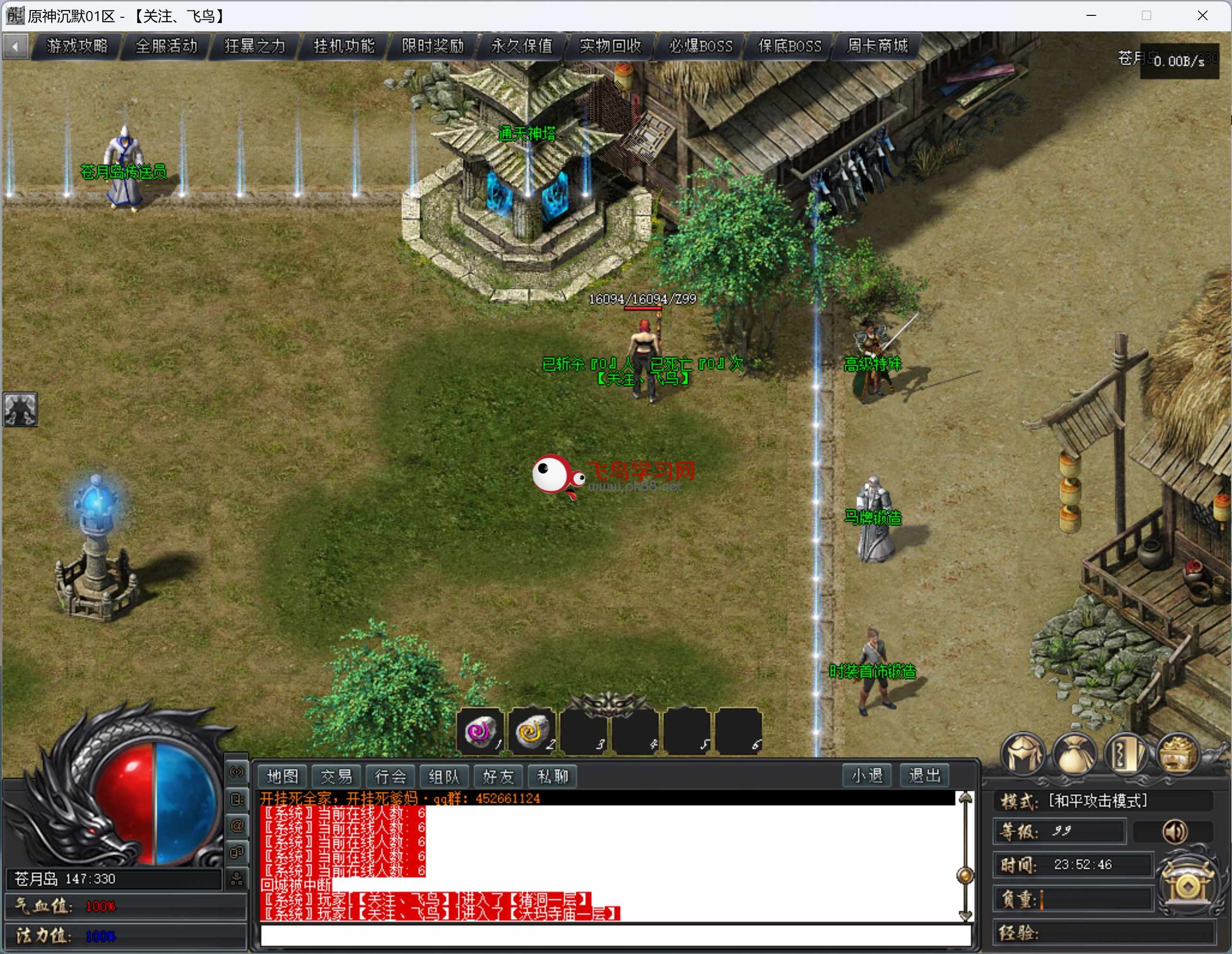
Task: Toggle the sound speaker icon
Action: (x=1175, y=832)
